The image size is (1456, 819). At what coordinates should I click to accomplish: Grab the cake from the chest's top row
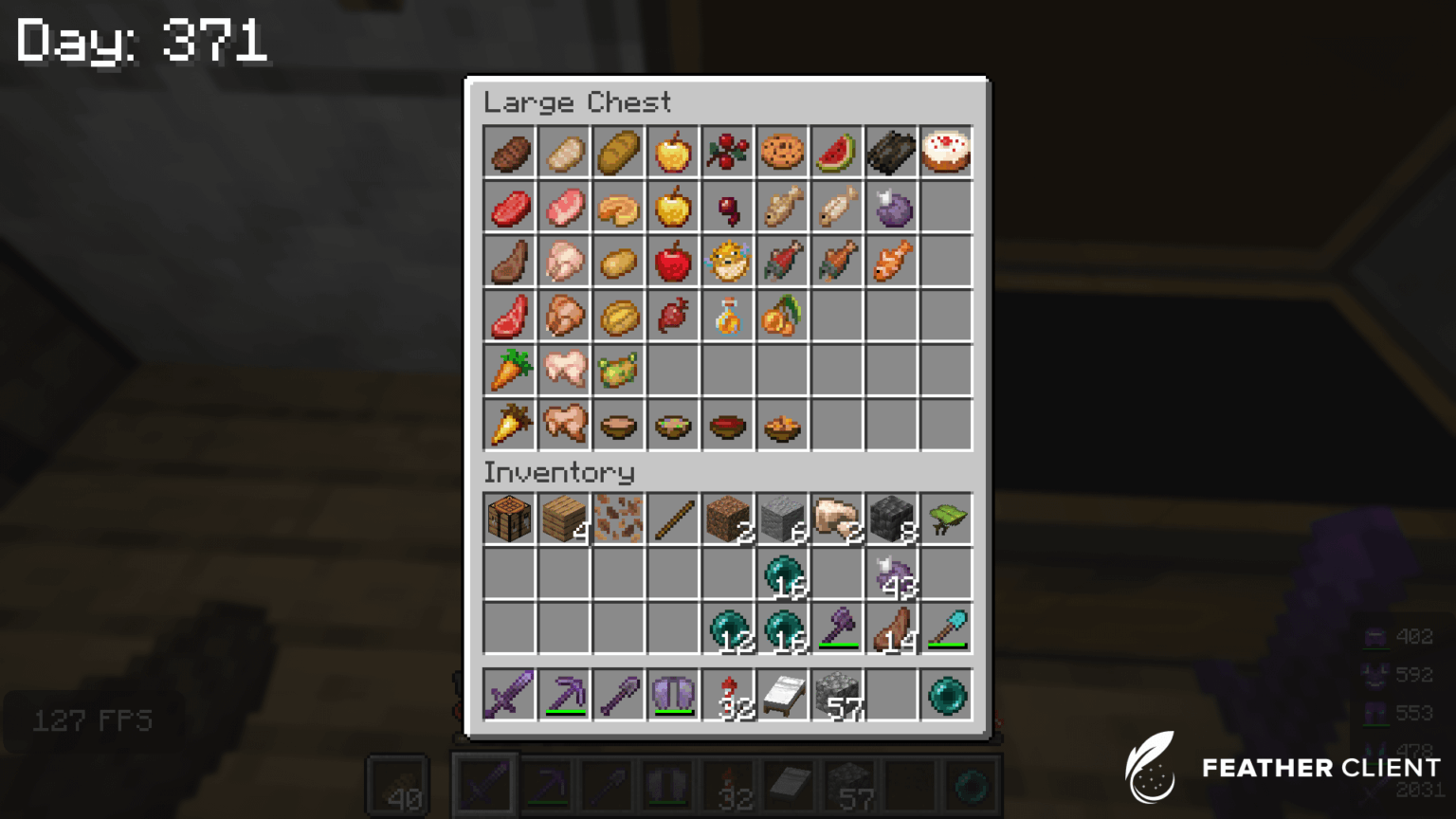coord(946,153)
